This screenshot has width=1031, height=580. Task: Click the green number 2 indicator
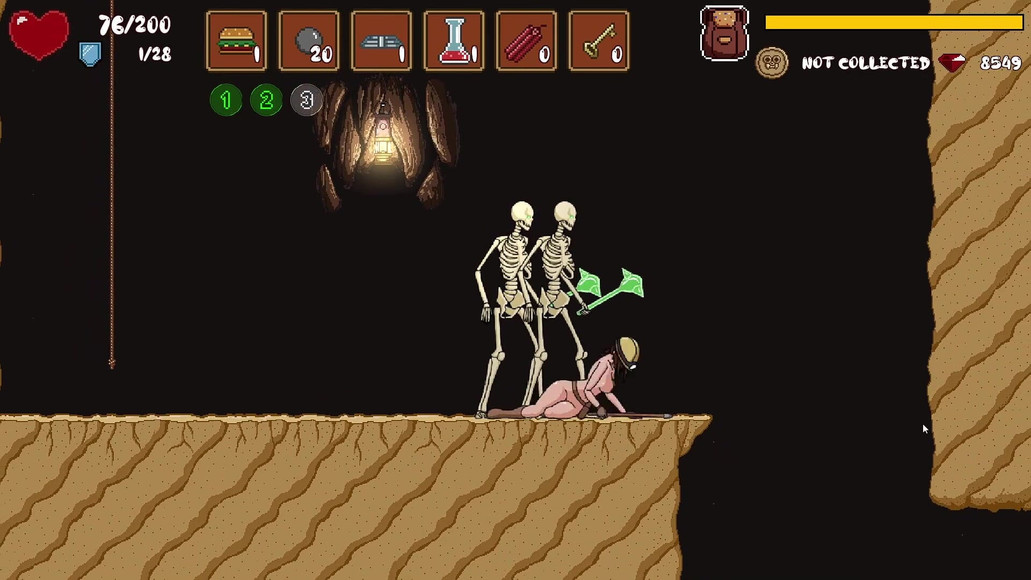tap(266, 100)
